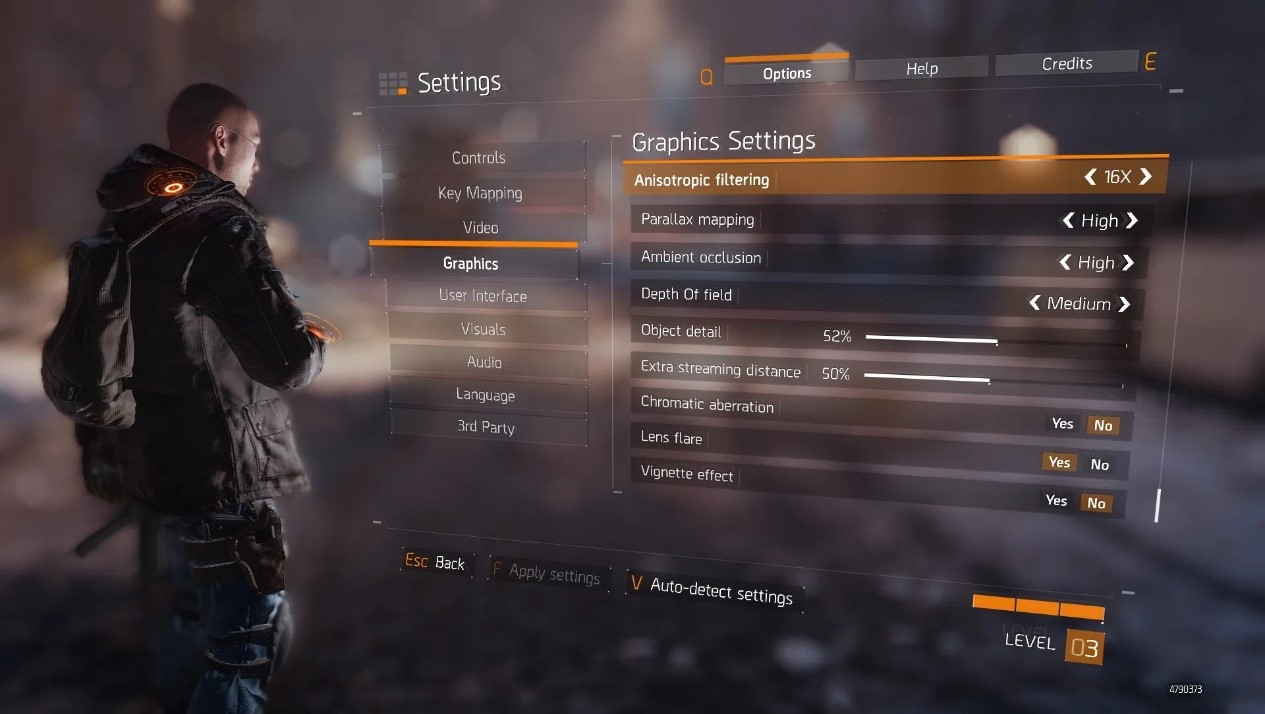Click Ambient occlusion's right arrow
Viewport: 1265px width, 714px height.
[x=1128, y=262]
